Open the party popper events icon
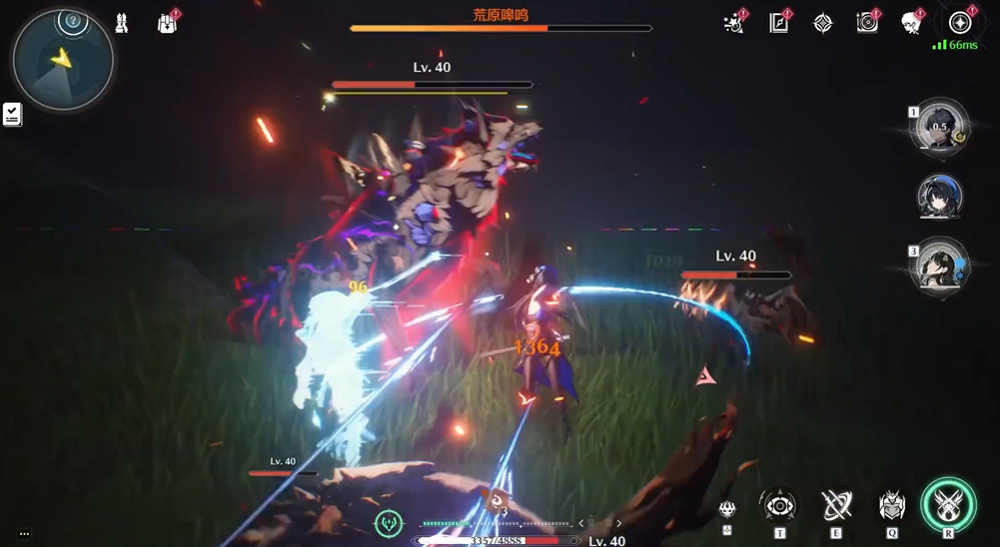 point(734,23)
